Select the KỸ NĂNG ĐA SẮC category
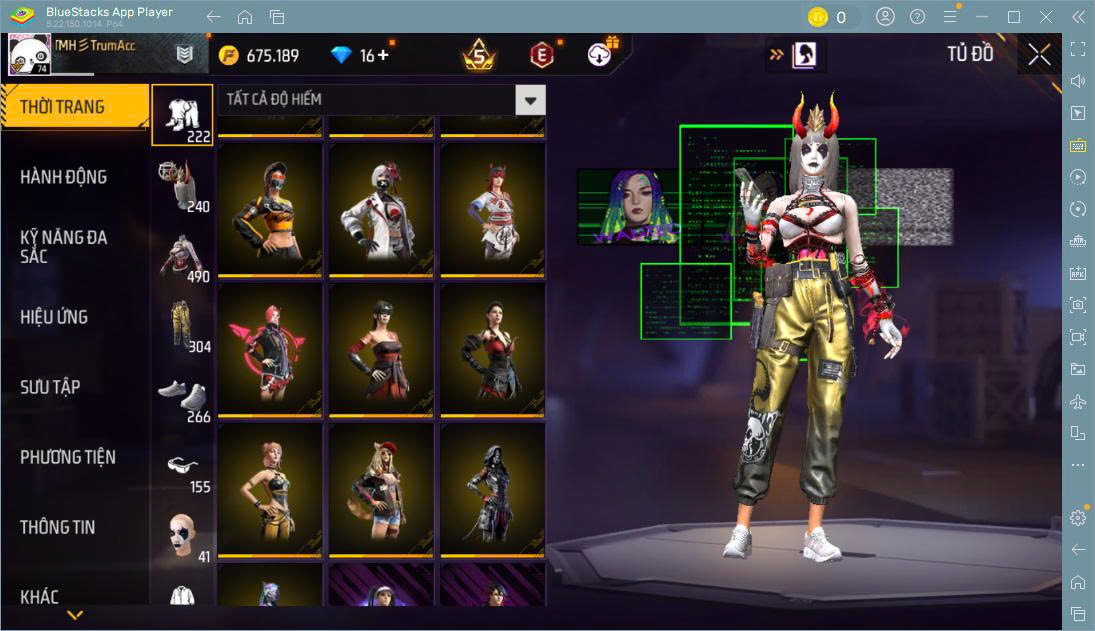The height and width of the screenshot is (631, 1095). pyautogui.click(x=63, y=246)
